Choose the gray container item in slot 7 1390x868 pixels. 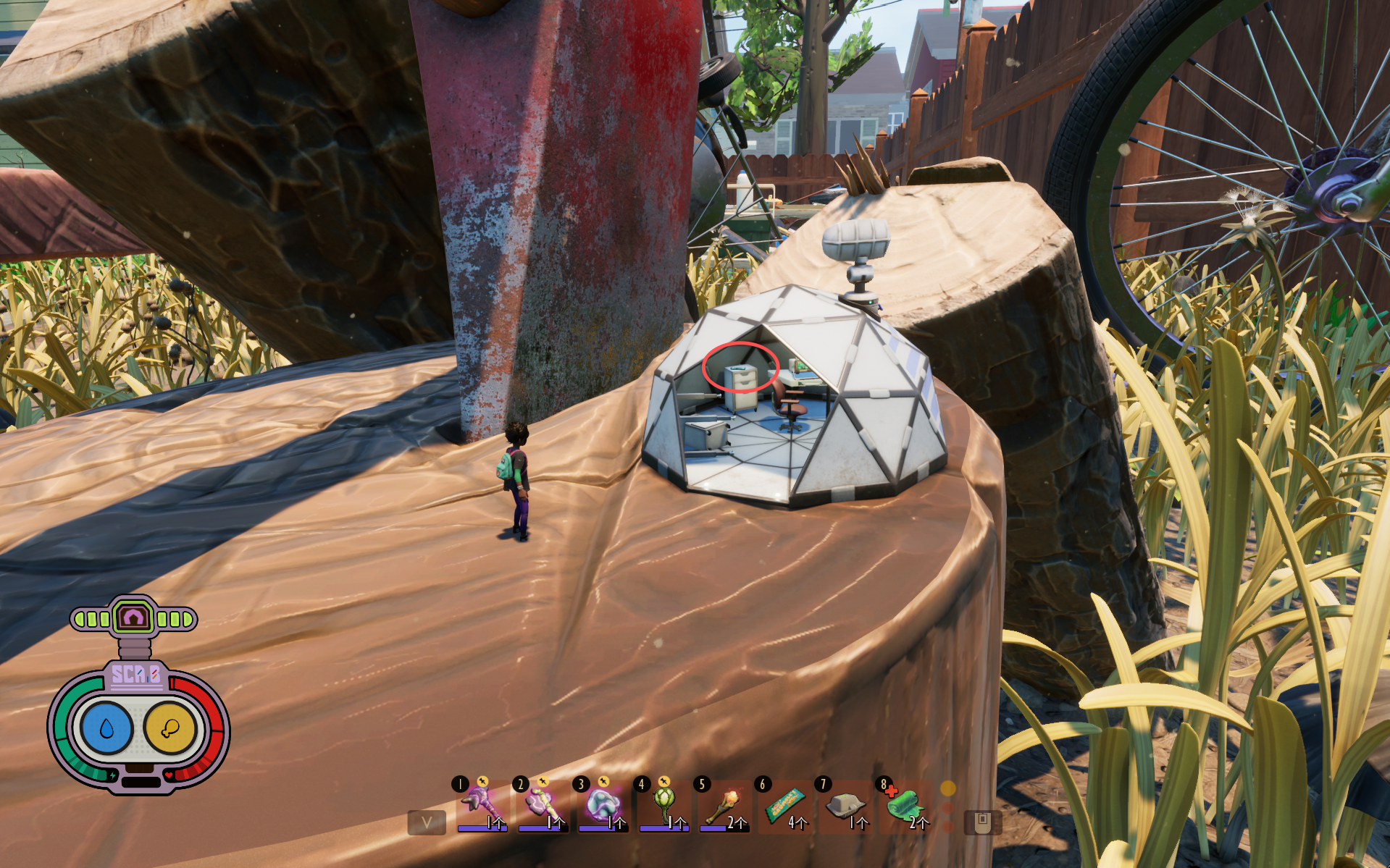846,805
